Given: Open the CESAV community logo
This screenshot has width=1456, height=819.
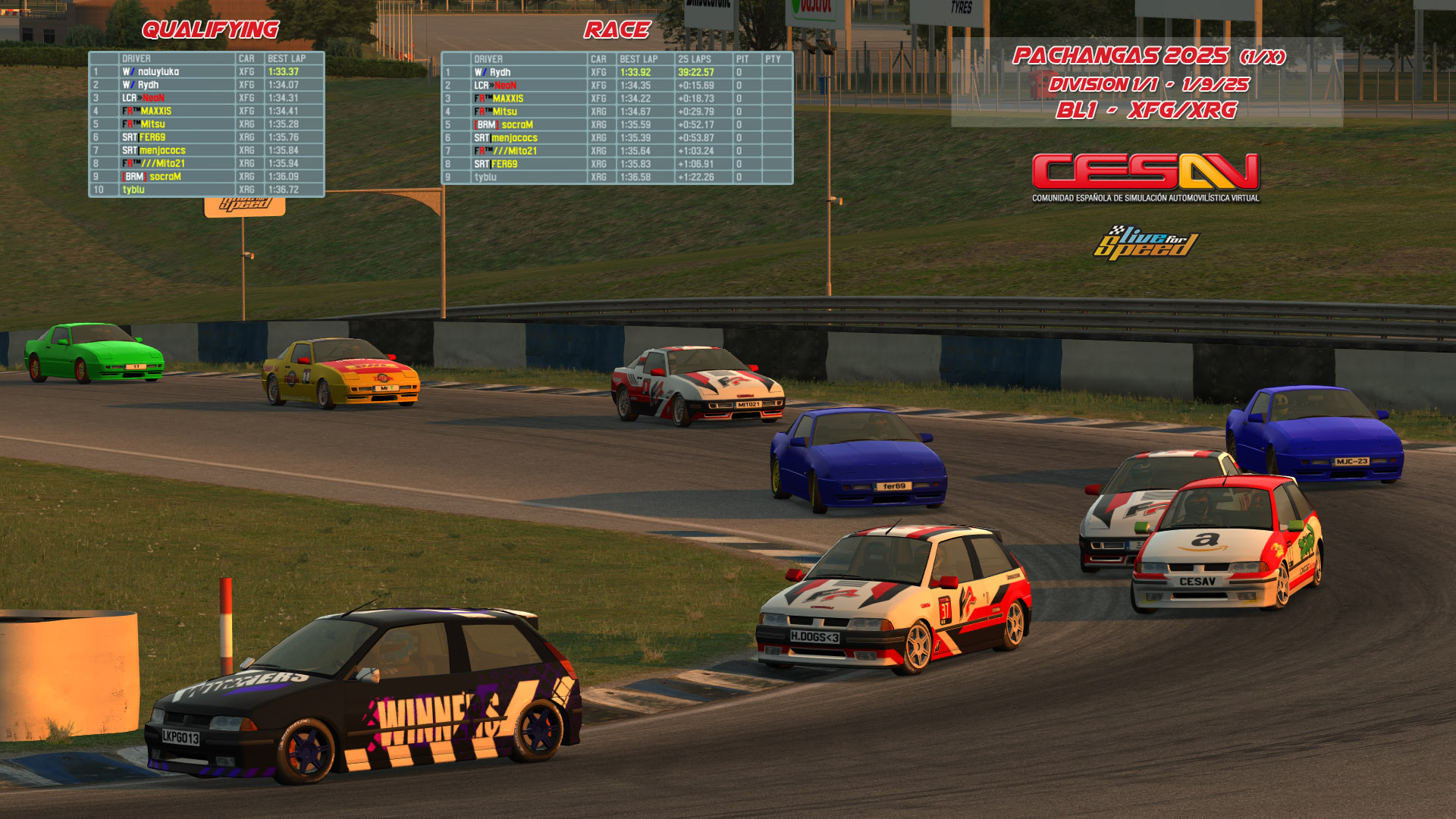Looking at the screenshot, I should [x=1145, y=177].
